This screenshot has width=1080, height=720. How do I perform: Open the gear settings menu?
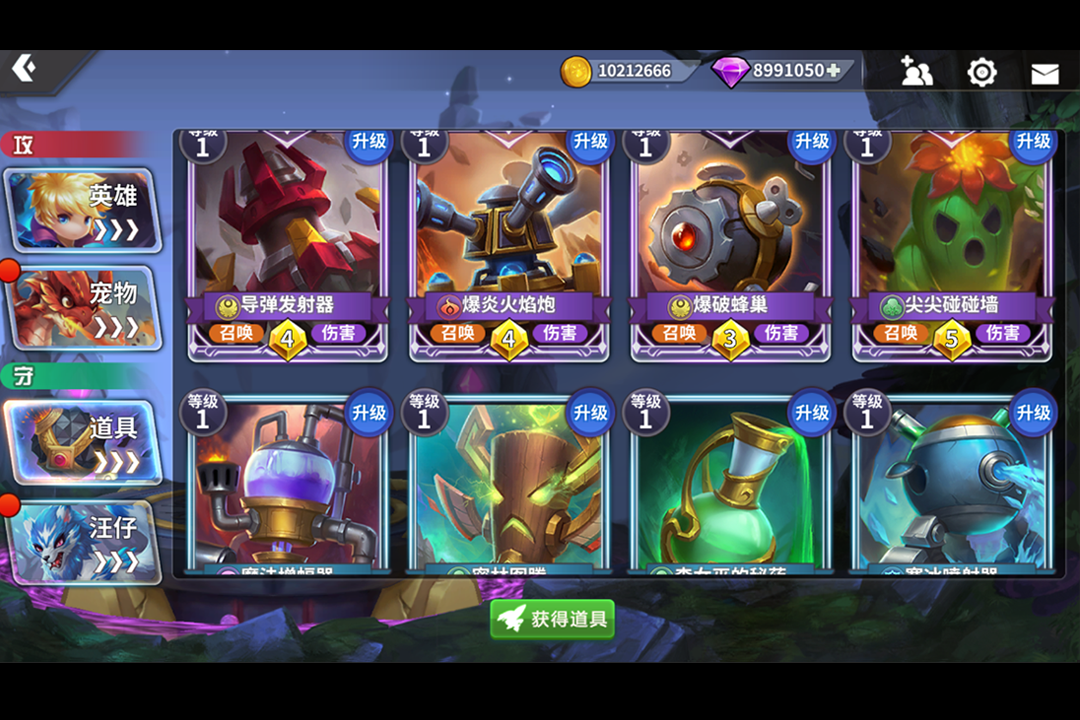982,72
